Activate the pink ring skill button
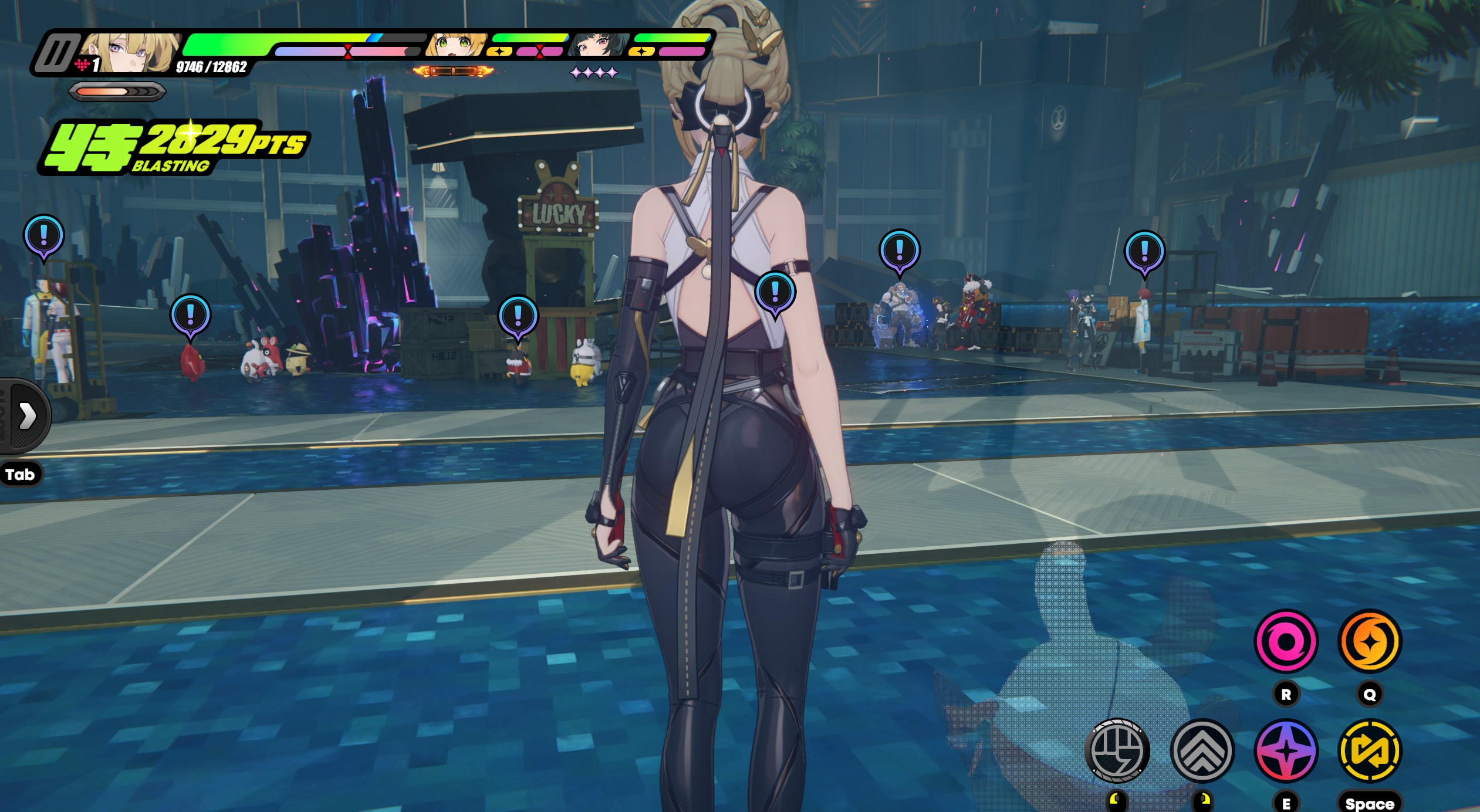Image resolution: width=1480 pixels, height=812 pixels. [1286, 641]
